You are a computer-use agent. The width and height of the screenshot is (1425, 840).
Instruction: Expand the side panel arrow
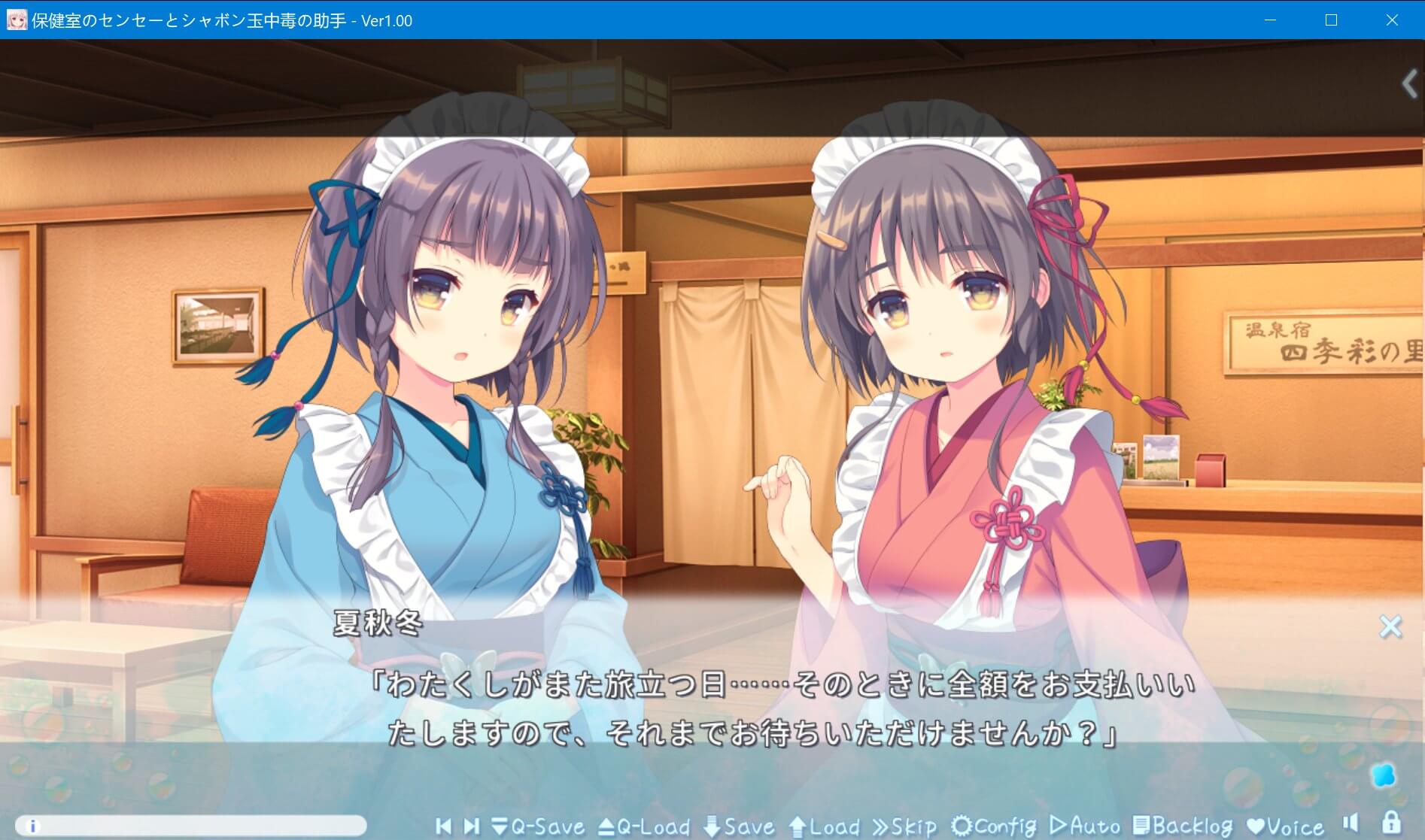coord(1409,83)
